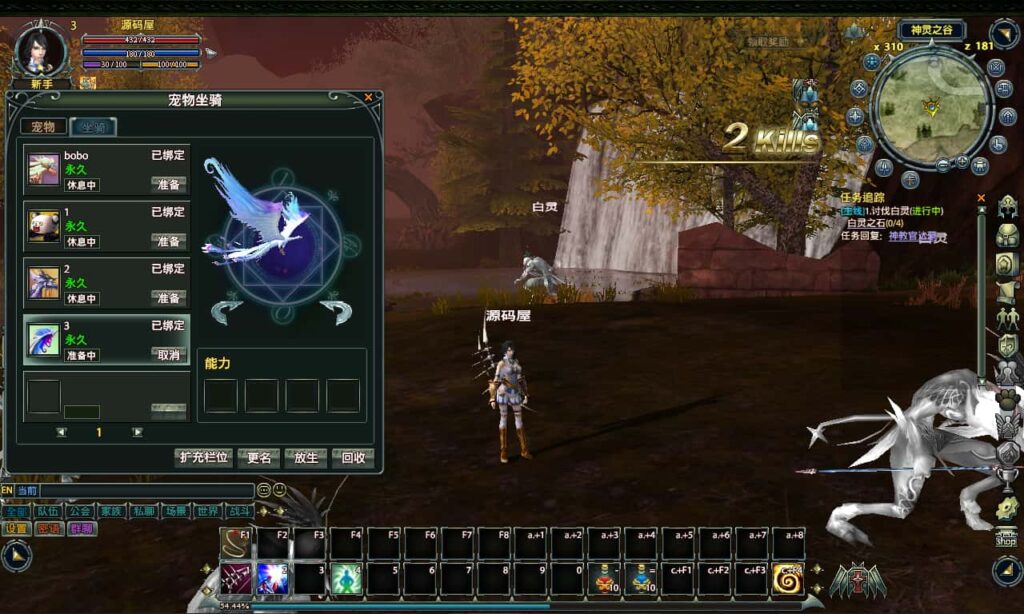1024x614 pixels.
Task: Open the 世界 world chat channel
Action: 208,511
